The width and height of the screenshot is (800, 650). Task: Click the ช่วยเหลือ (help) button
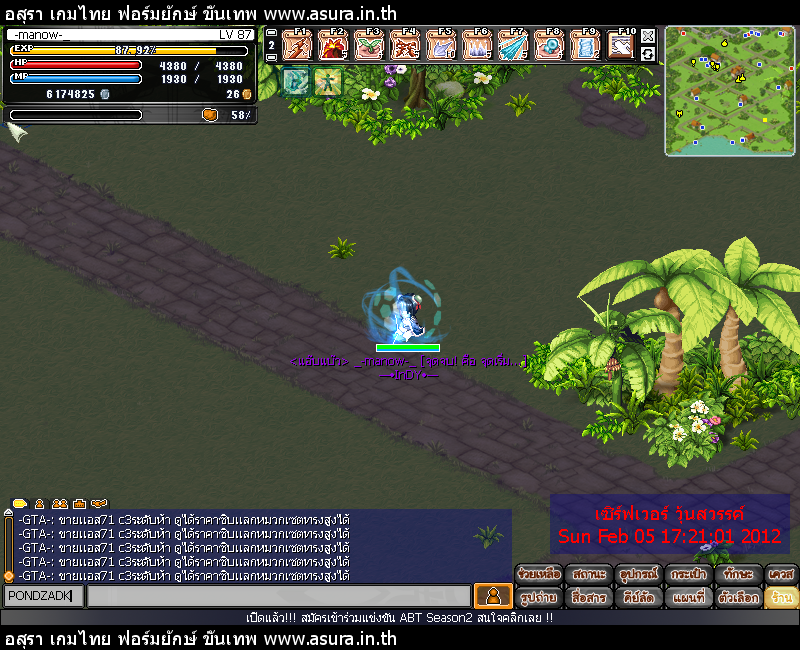click(x=539, y=574)
